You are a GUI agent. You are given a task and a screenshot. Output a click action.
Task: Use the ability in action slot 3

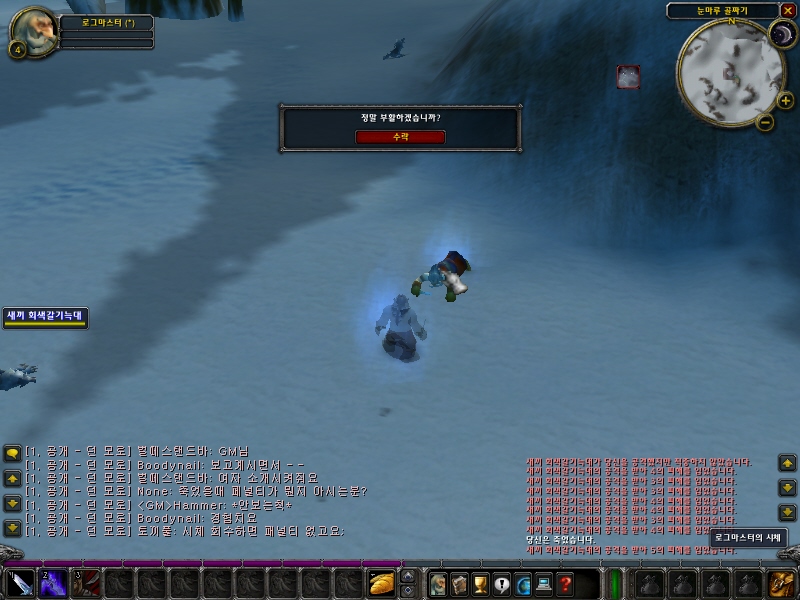85,582
